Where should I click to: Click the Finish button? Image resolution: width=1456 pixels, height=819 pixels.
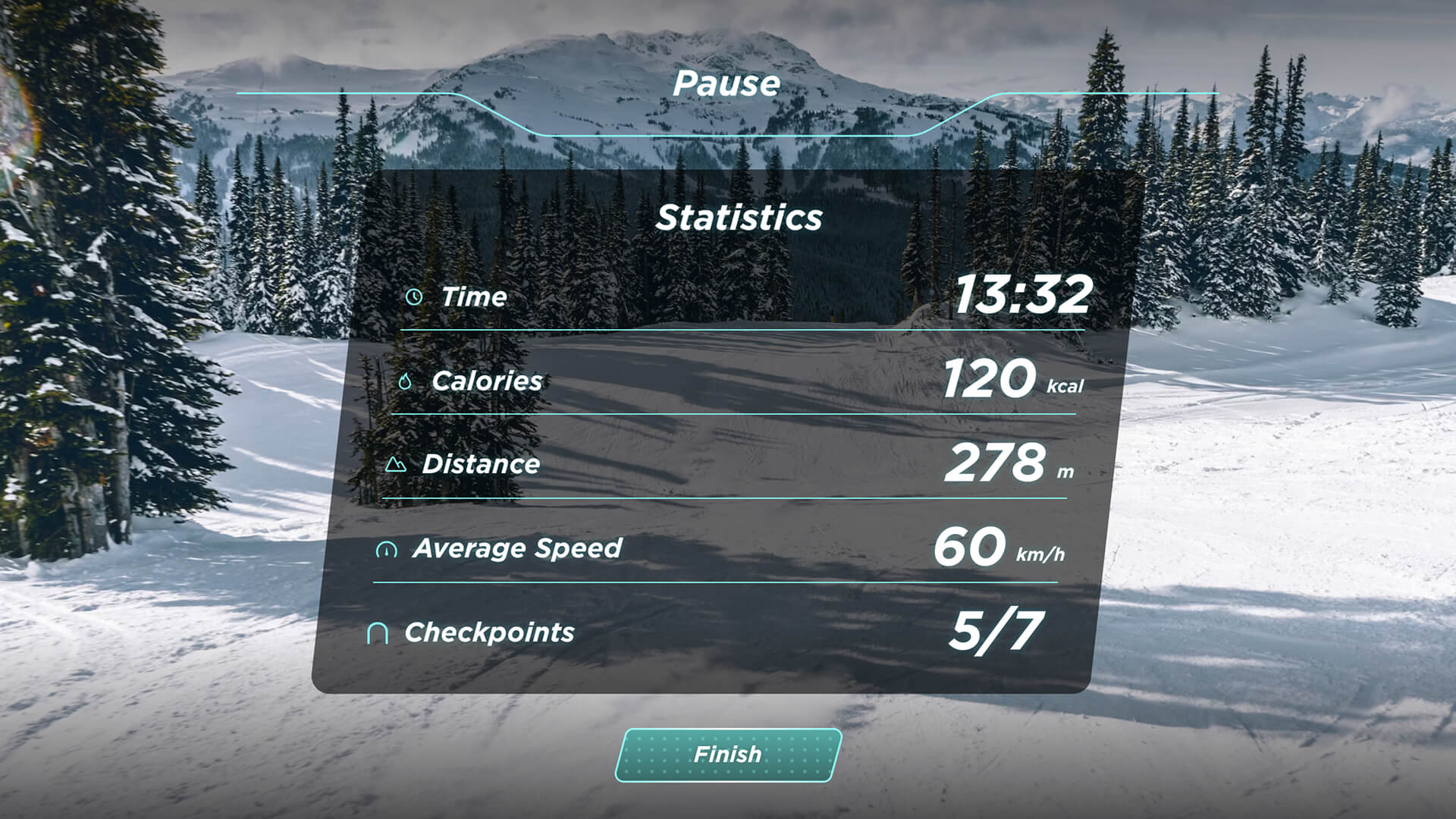point(728,755)
